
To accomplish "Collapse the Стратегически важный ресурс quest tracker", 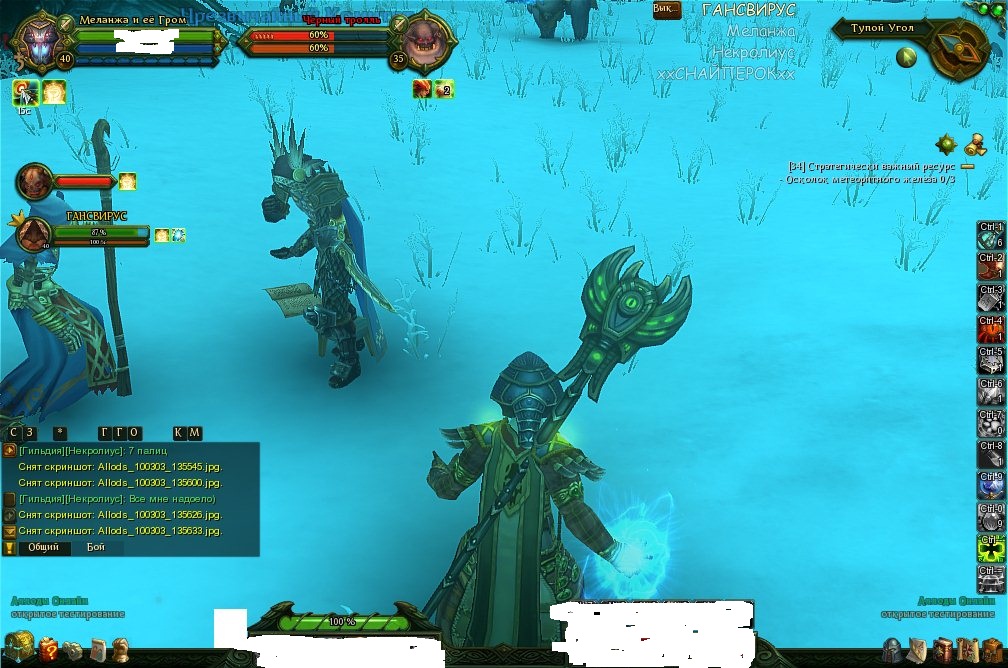I will [967, 166].
